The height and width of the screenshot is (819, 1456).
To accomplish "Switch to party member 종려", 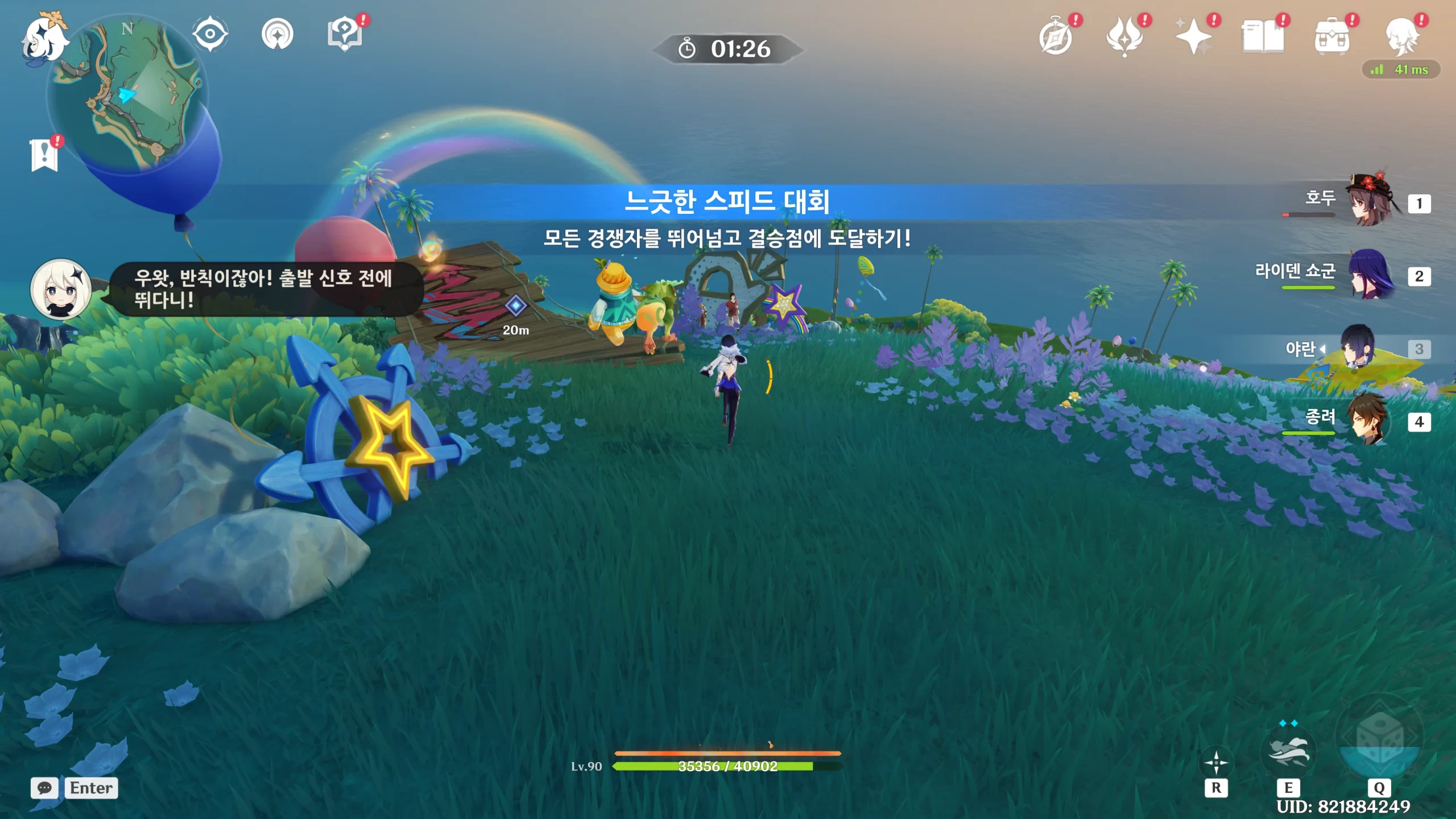I will click(x=1370, y=421).
